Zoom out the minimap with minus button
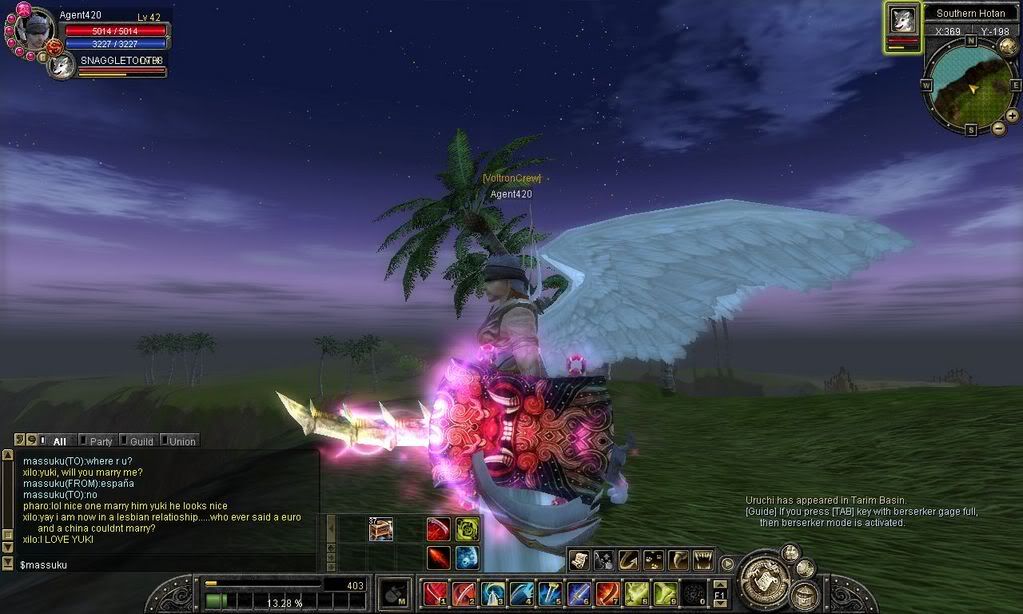This screenshot has height=614, width=1023. 998,128
